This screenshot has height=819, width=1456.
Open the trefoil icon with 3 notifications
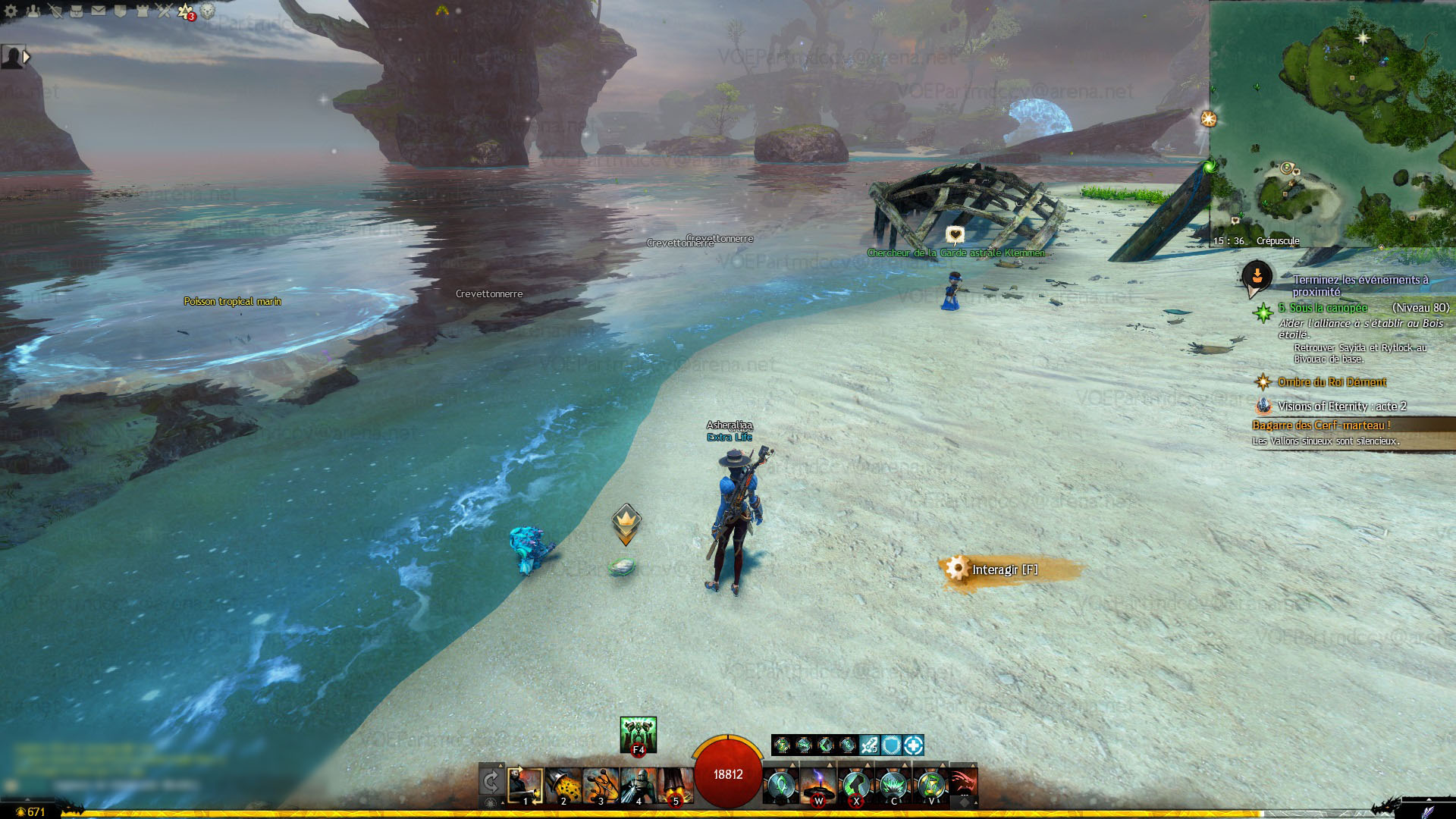pyautogui.click(x=186, y=11)
